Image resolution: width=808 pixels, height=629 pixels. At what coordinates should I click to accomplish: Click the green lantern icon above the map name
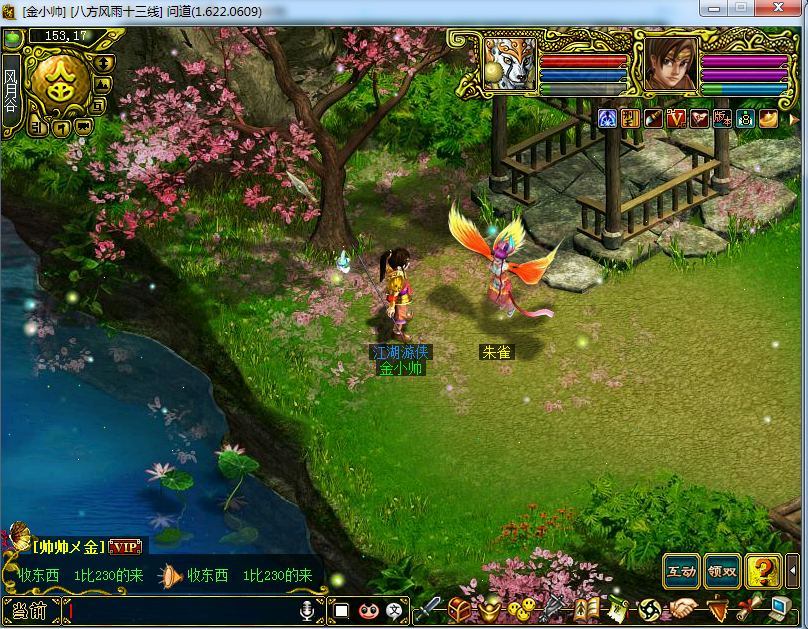(12, 38)
